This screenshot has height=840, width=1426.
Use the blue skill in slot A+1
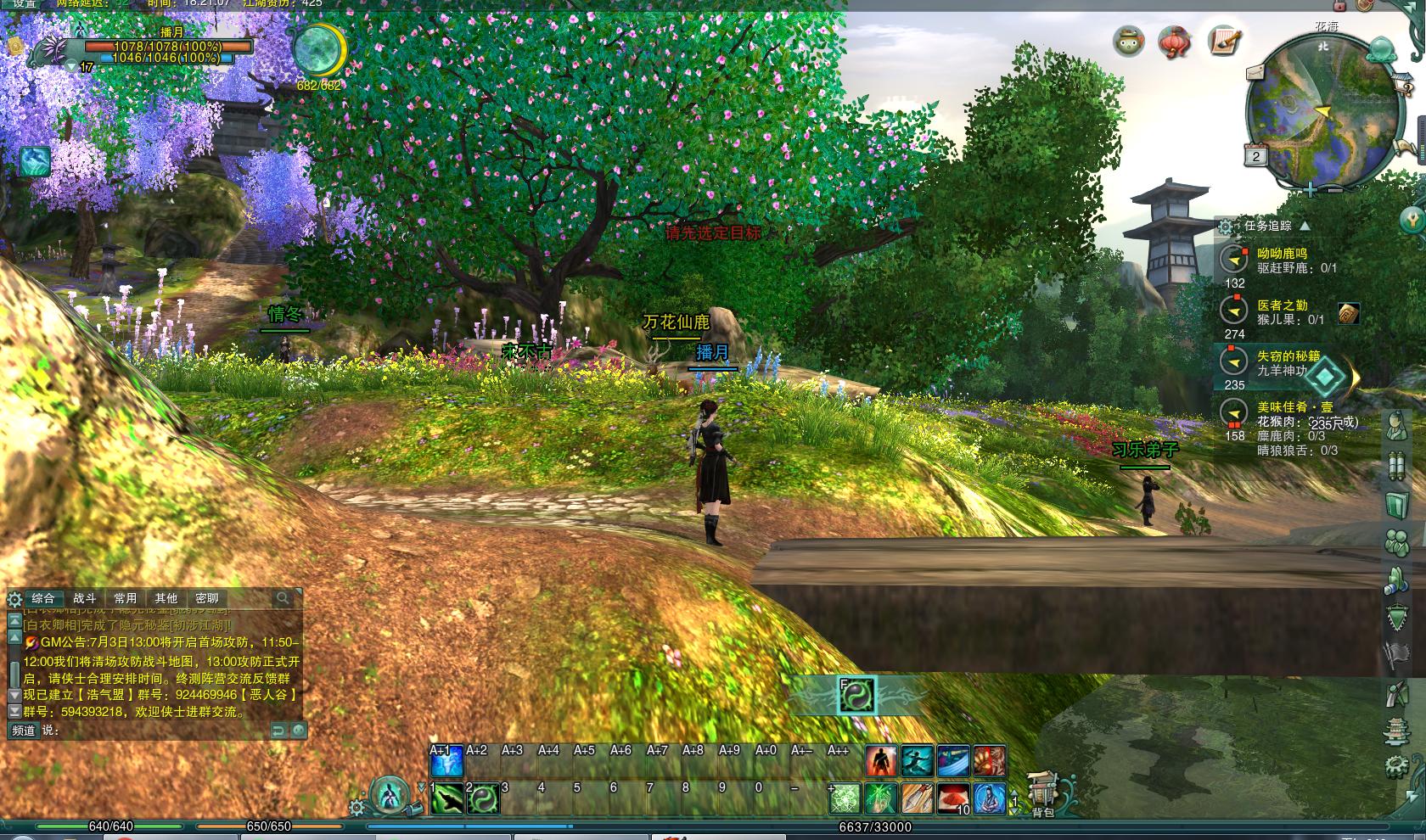[x=447, y=761]
